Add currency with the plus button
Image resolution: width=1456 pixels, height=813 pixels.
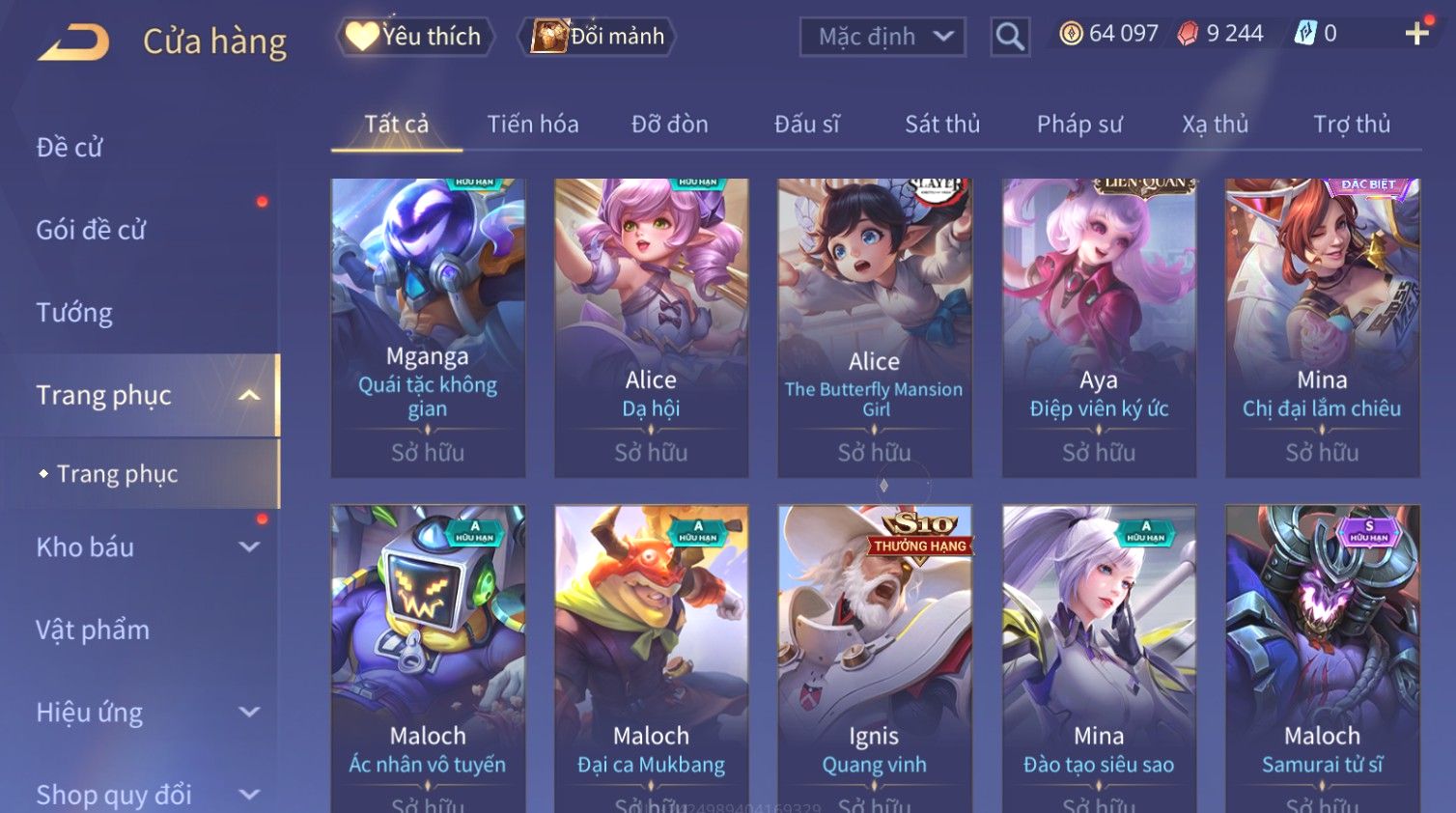coord(1416,34)
